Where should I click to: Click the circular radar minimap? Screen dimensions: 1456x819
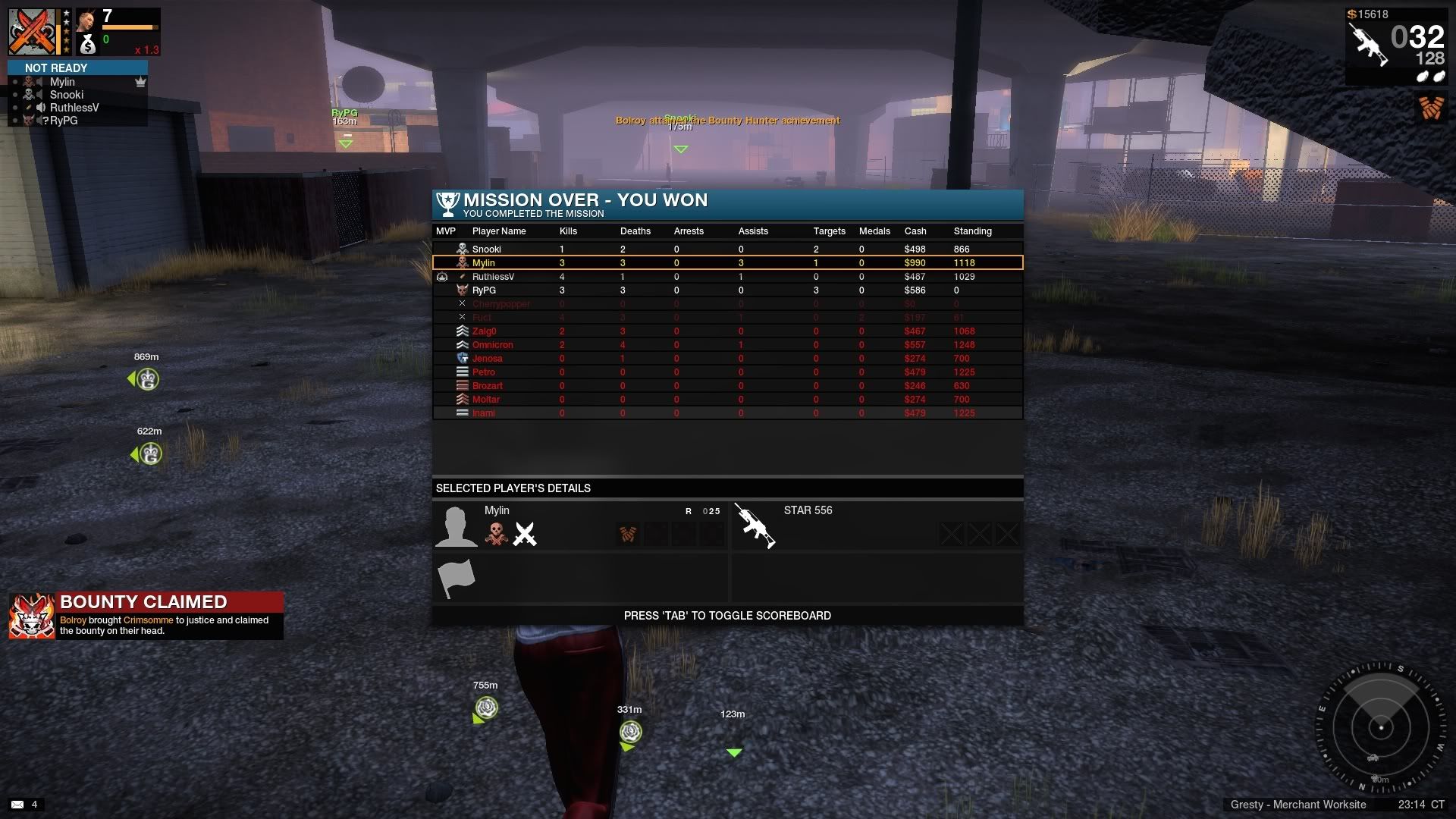(x=1380, y=728)
